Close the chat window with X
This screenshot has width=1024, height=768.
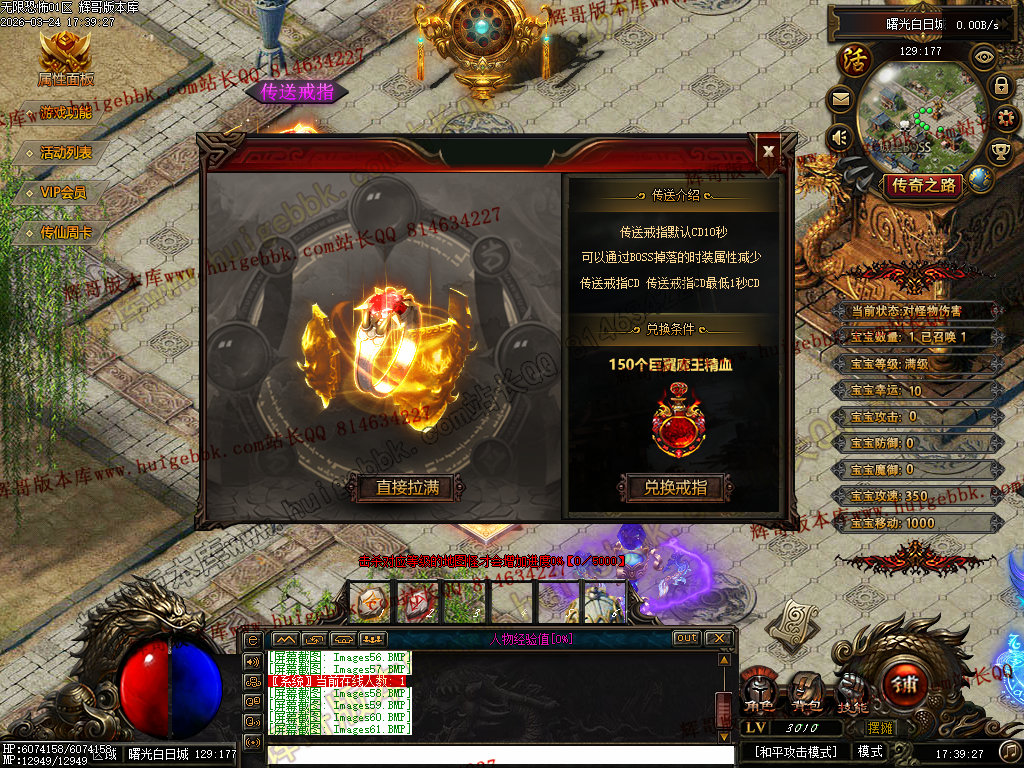[717, 638]
